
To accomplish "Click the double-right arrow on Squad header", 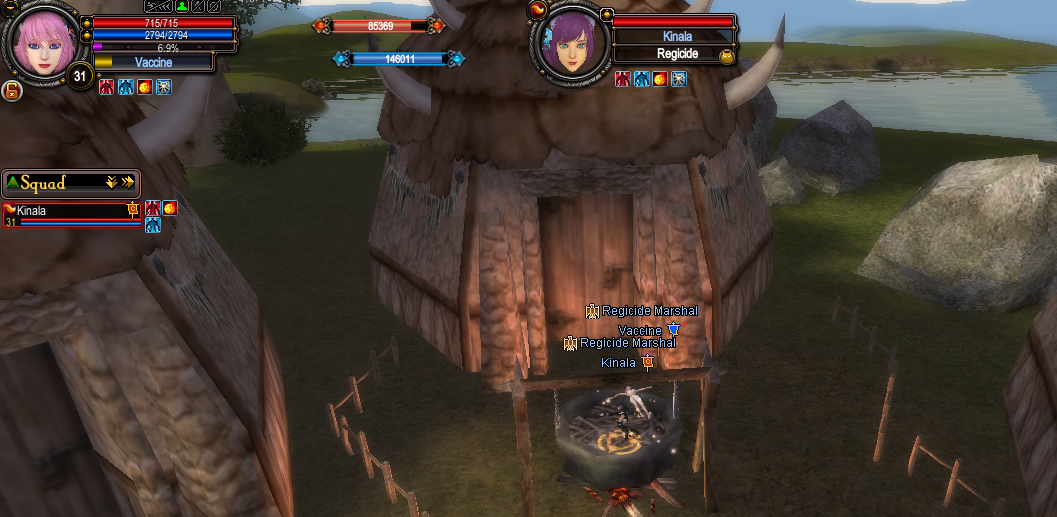I will pos(128,182).
